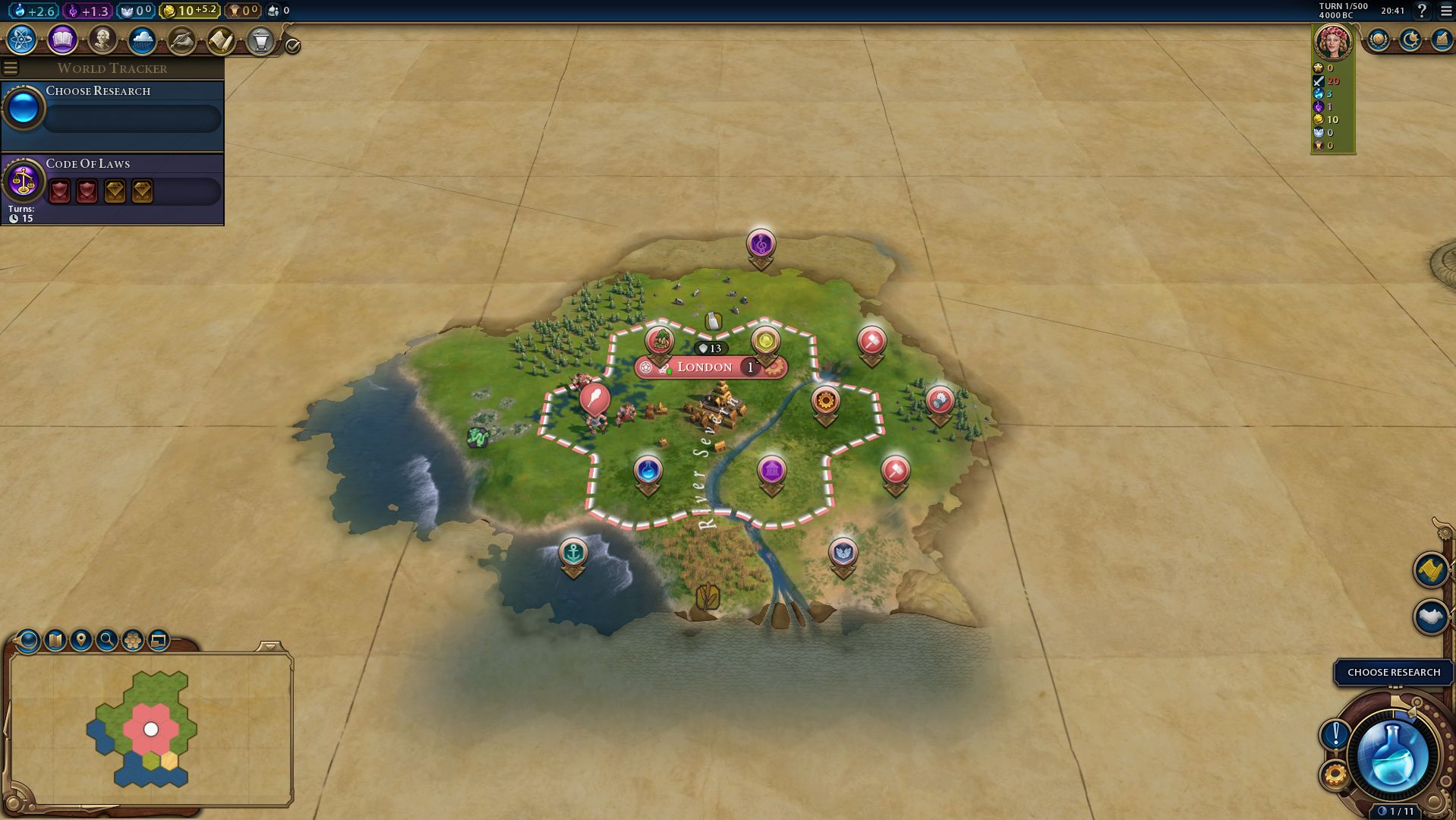Open the Technology tree atom icon

tap(22, 39)
